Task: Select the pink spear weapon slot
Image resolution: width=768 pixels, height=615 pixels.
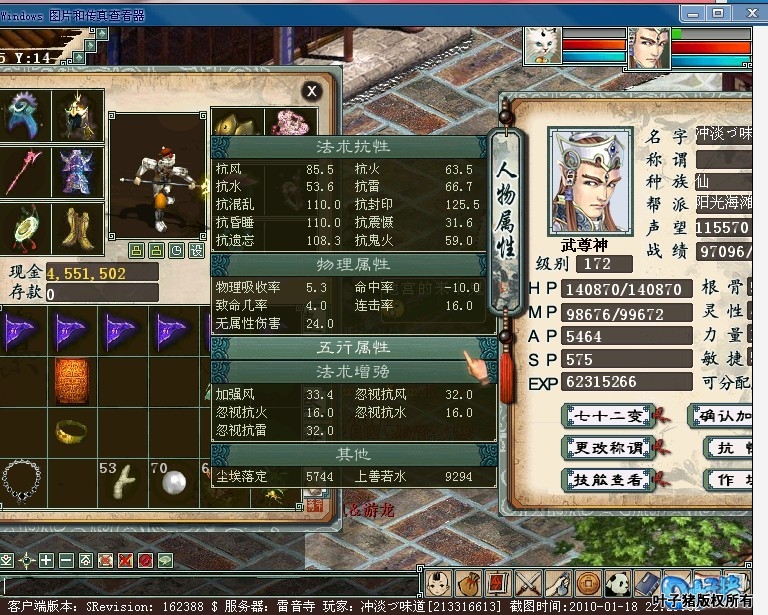Action: click(x=24, y=171)
